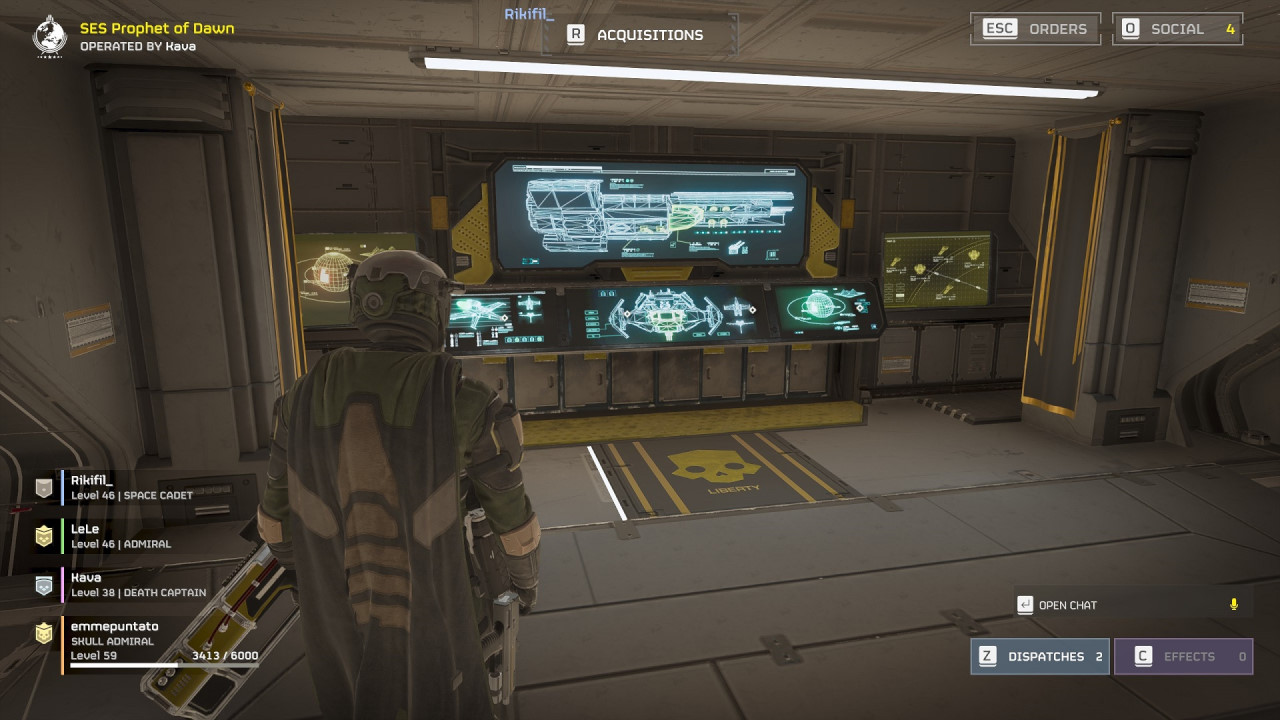Click the Super Earth emblem icon
The height and width of the screenshot is (720, 1280).
(49, 36)
